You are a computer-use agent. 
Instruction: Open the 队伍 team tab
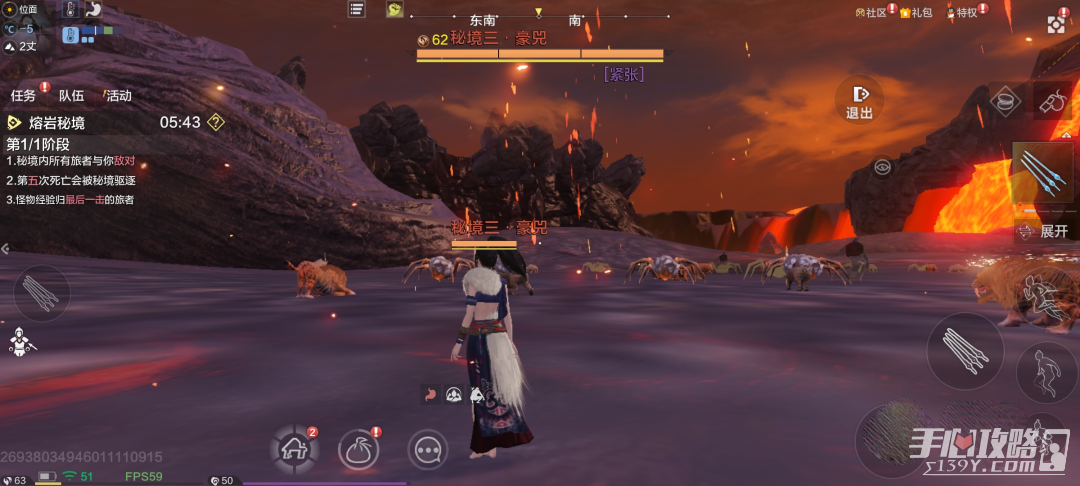point(71,96)
